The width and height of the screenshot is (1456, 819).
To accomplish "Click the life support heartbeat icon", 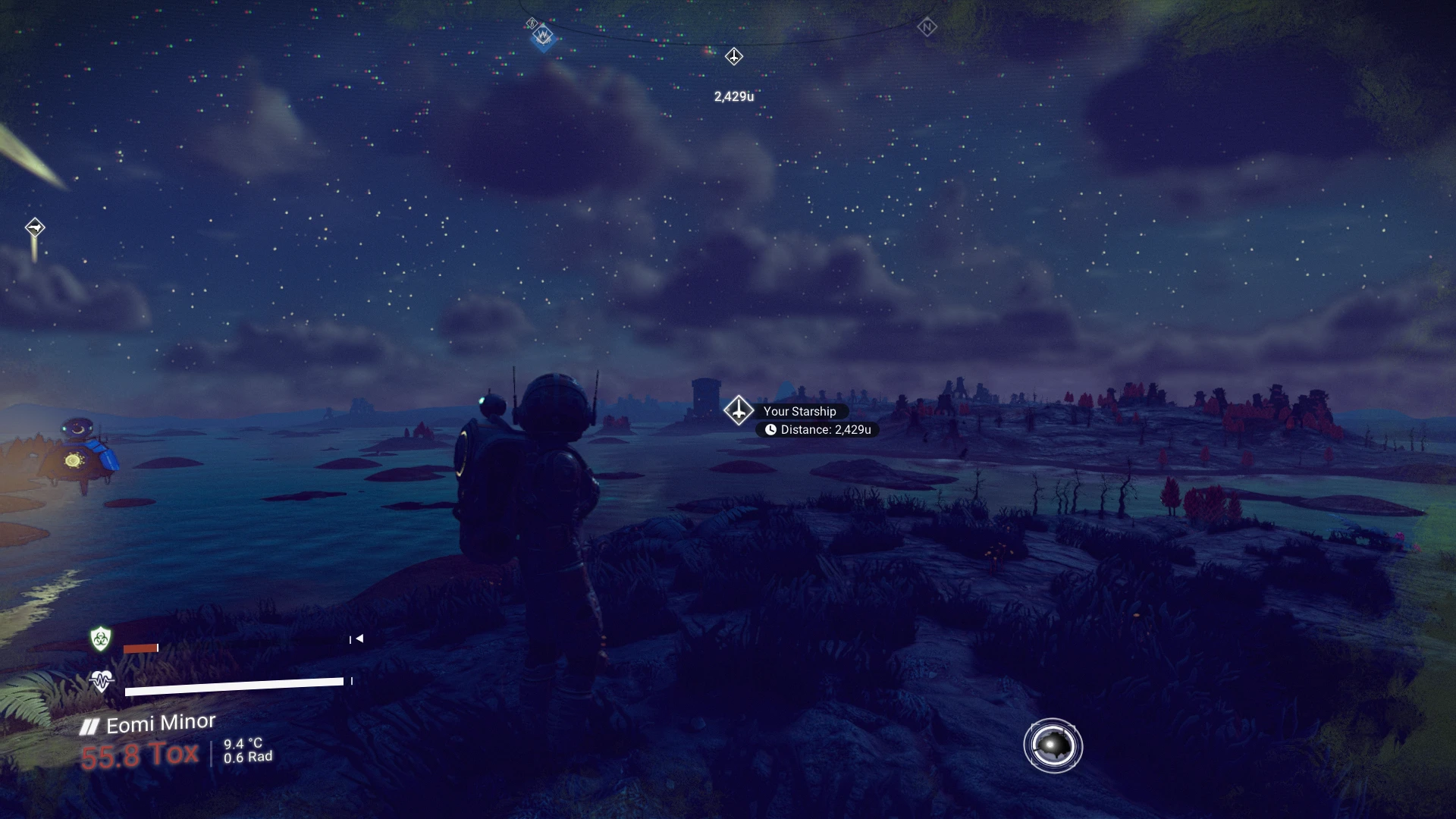I will click(101, 680).
